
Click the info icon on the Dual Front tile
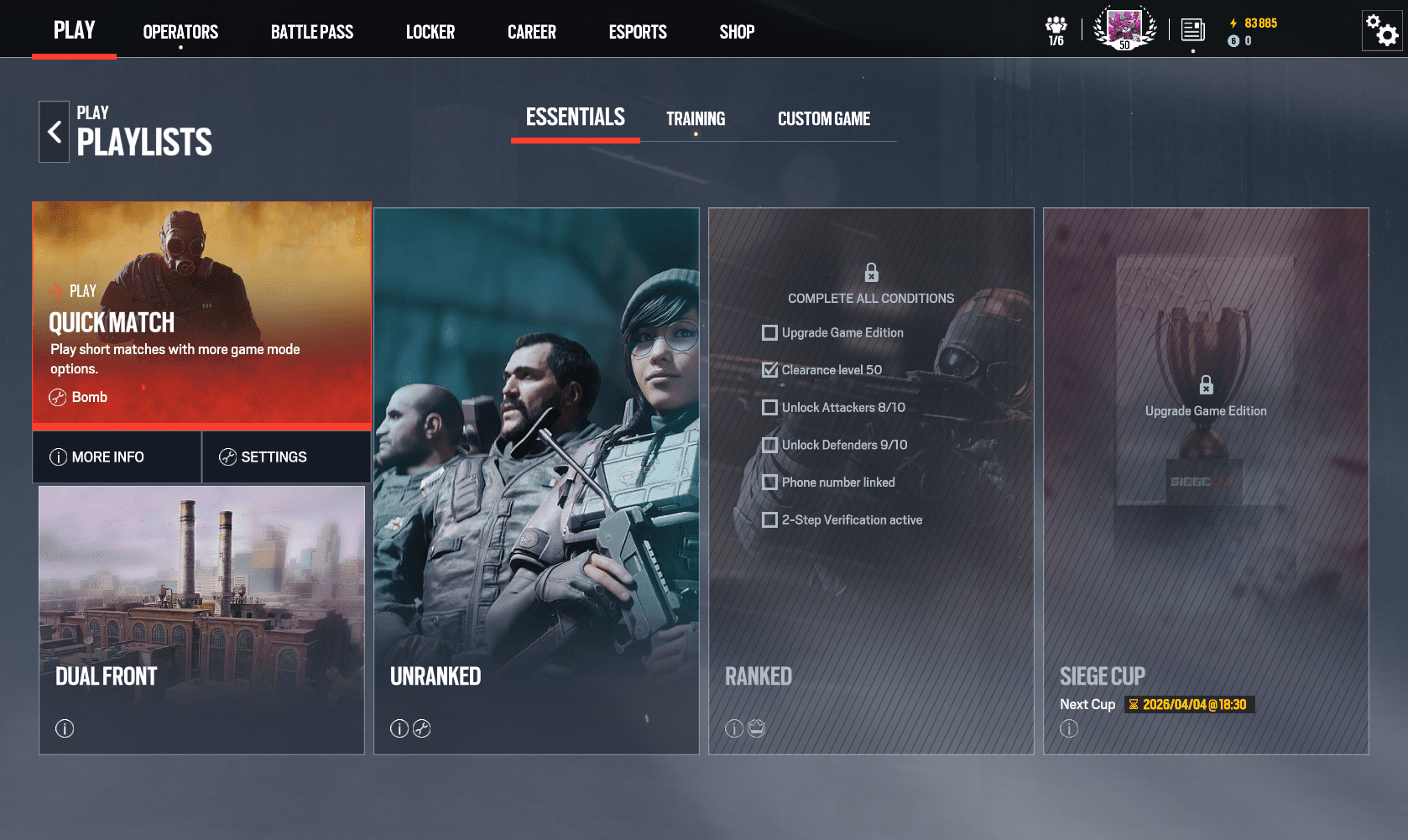(64, 728)
